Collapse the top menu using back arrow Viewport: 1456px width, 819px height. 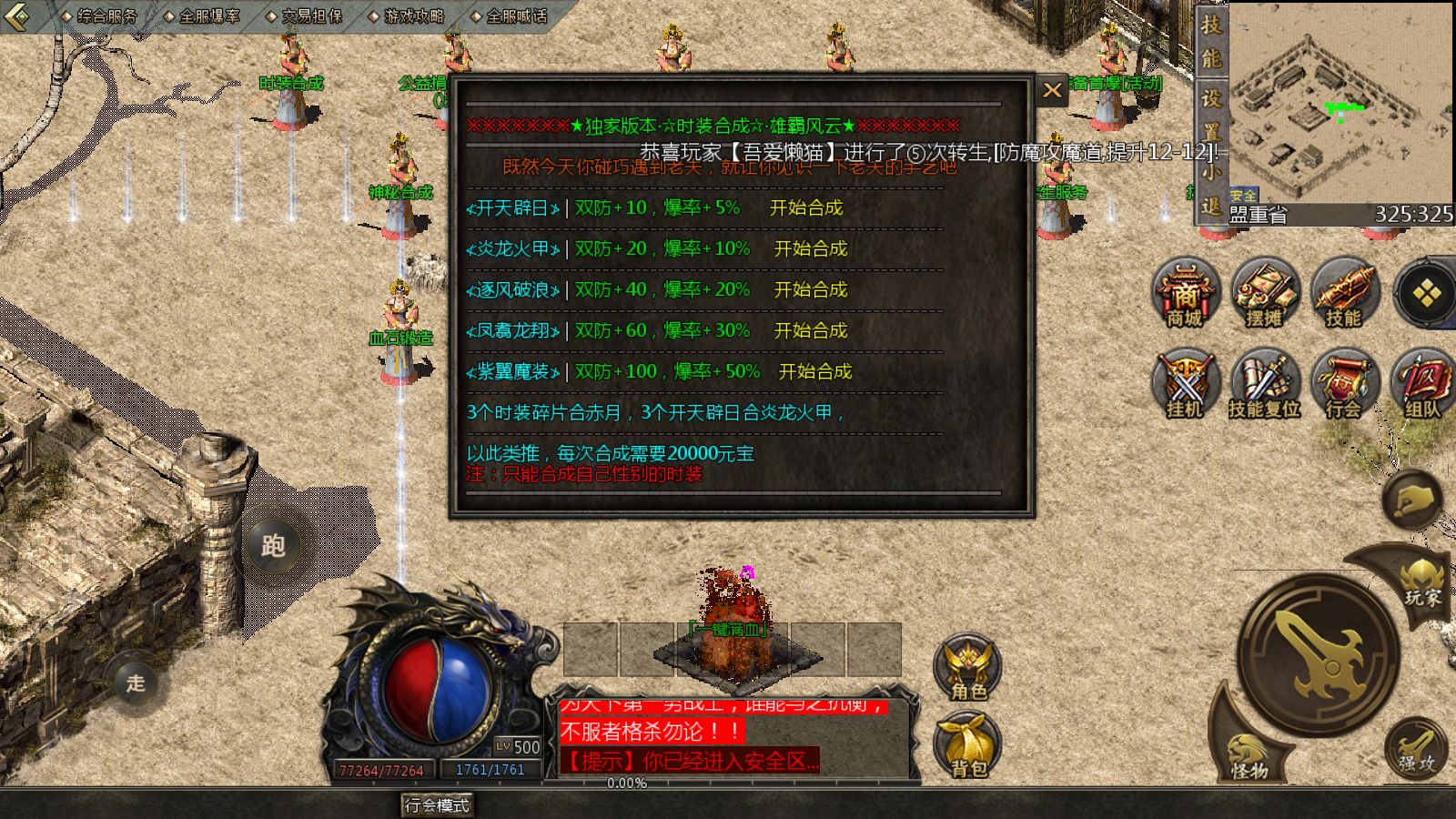[x=18, y=15]
